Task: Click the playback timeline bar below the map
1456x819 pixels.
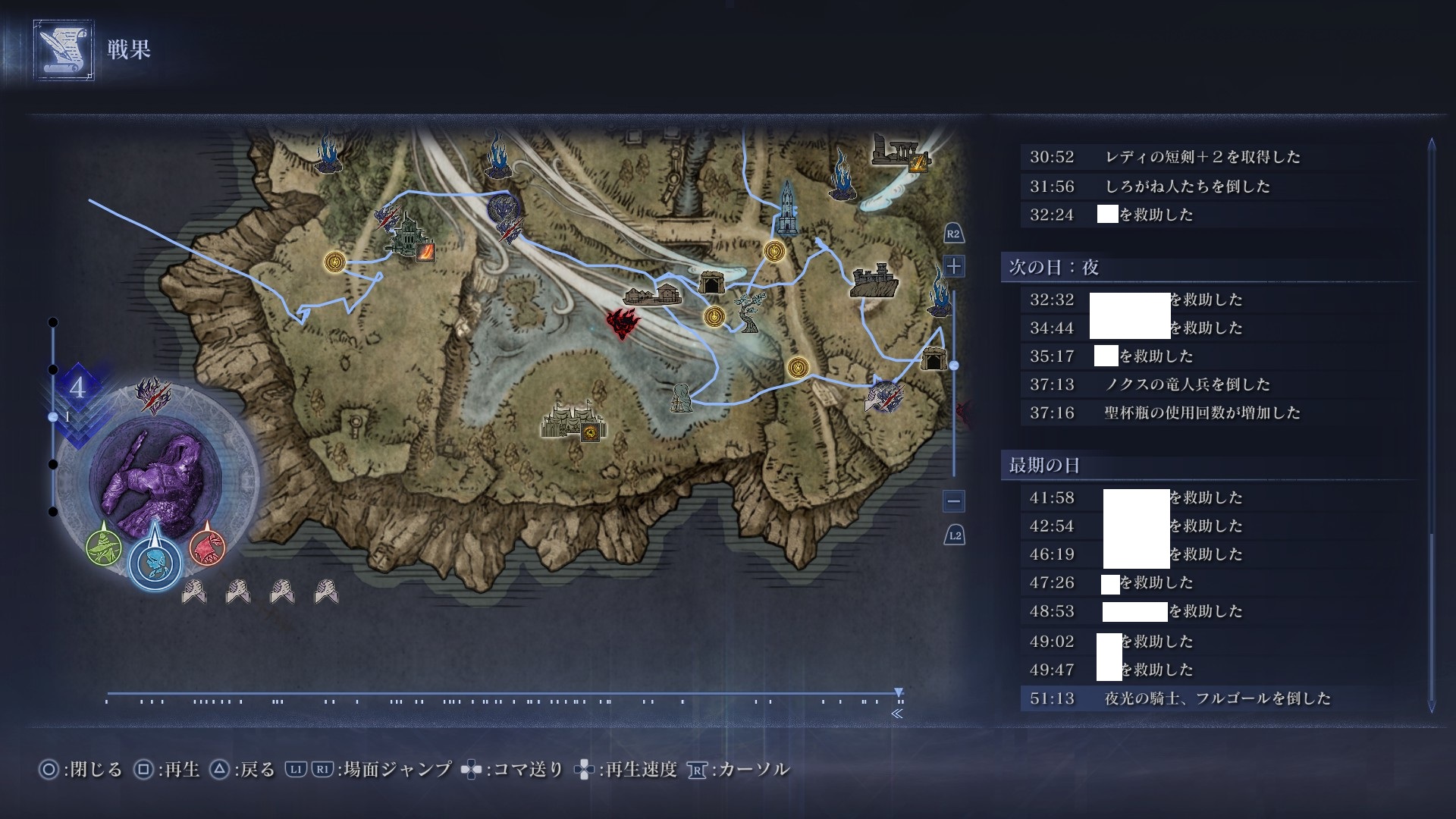Action: point(500,694)
